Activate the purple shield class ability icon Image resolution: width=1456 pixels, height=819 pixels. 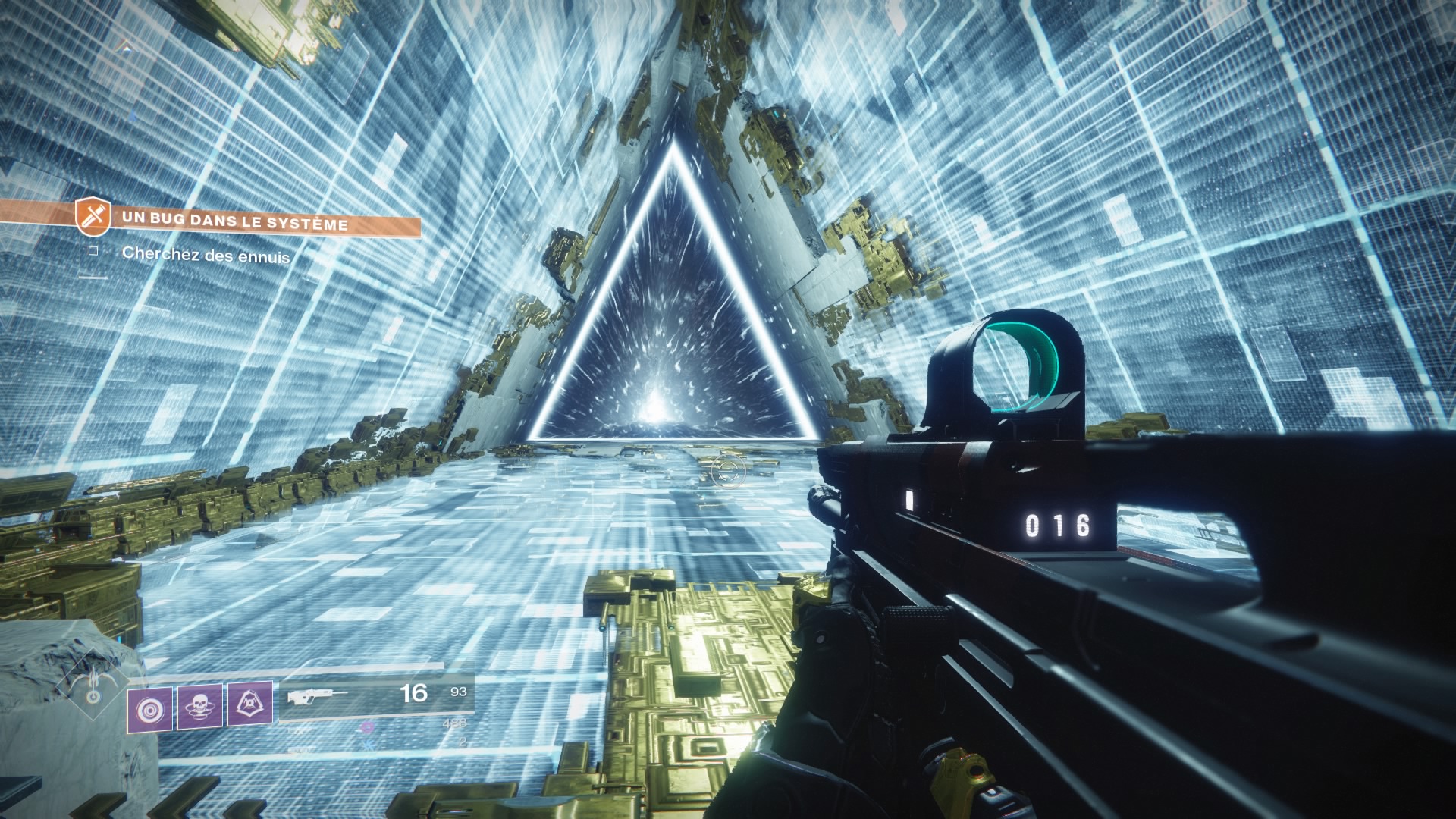pos(249,704)
